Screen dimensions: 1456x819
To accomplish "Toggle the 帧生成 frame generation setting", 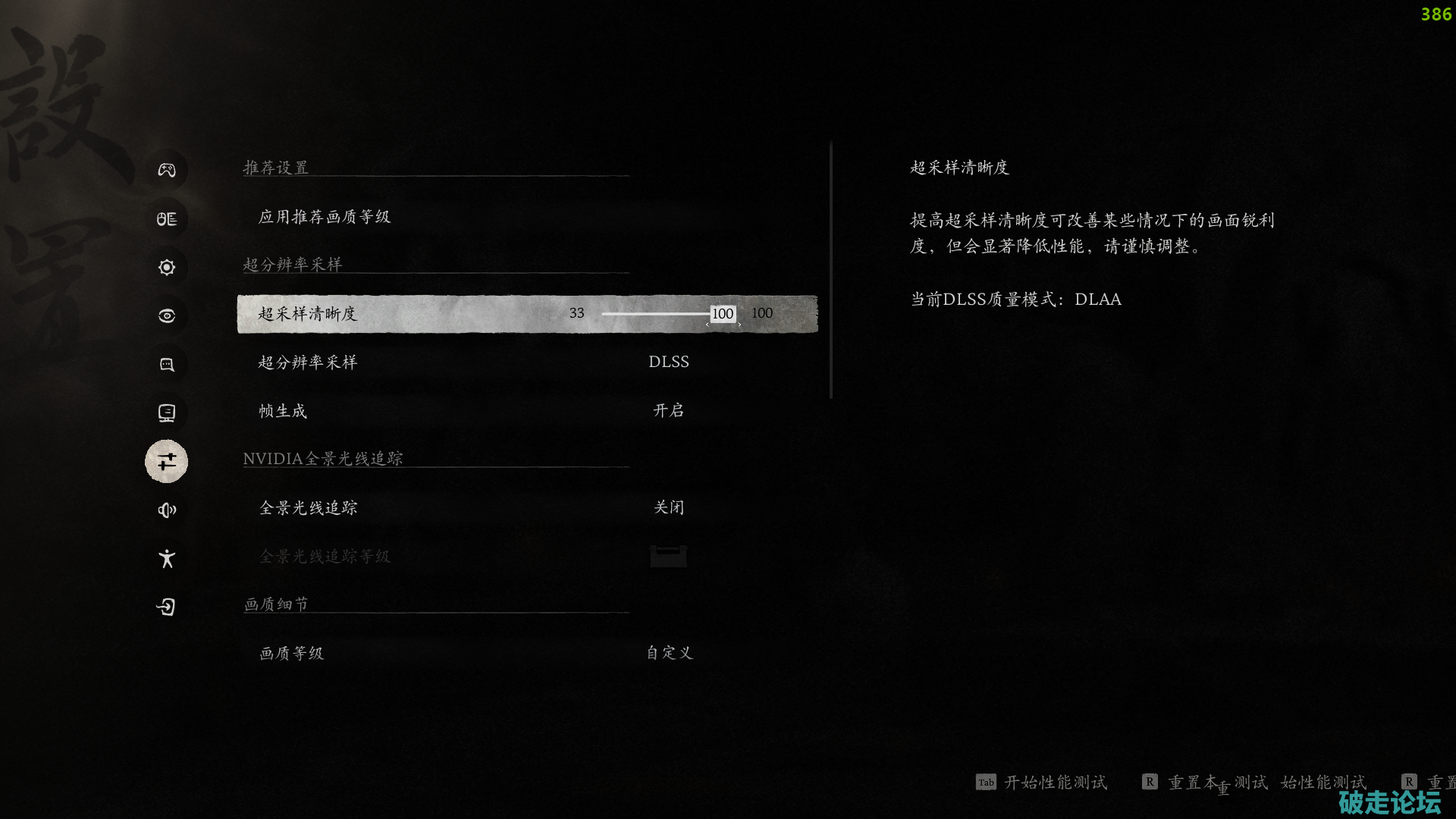I will [668, 411].
